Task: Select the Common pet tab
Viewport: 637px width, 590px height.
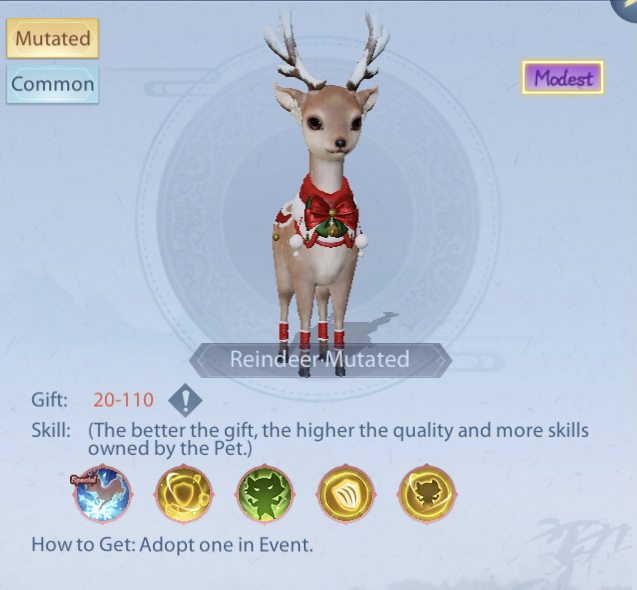Action: [x=53, y=85]
